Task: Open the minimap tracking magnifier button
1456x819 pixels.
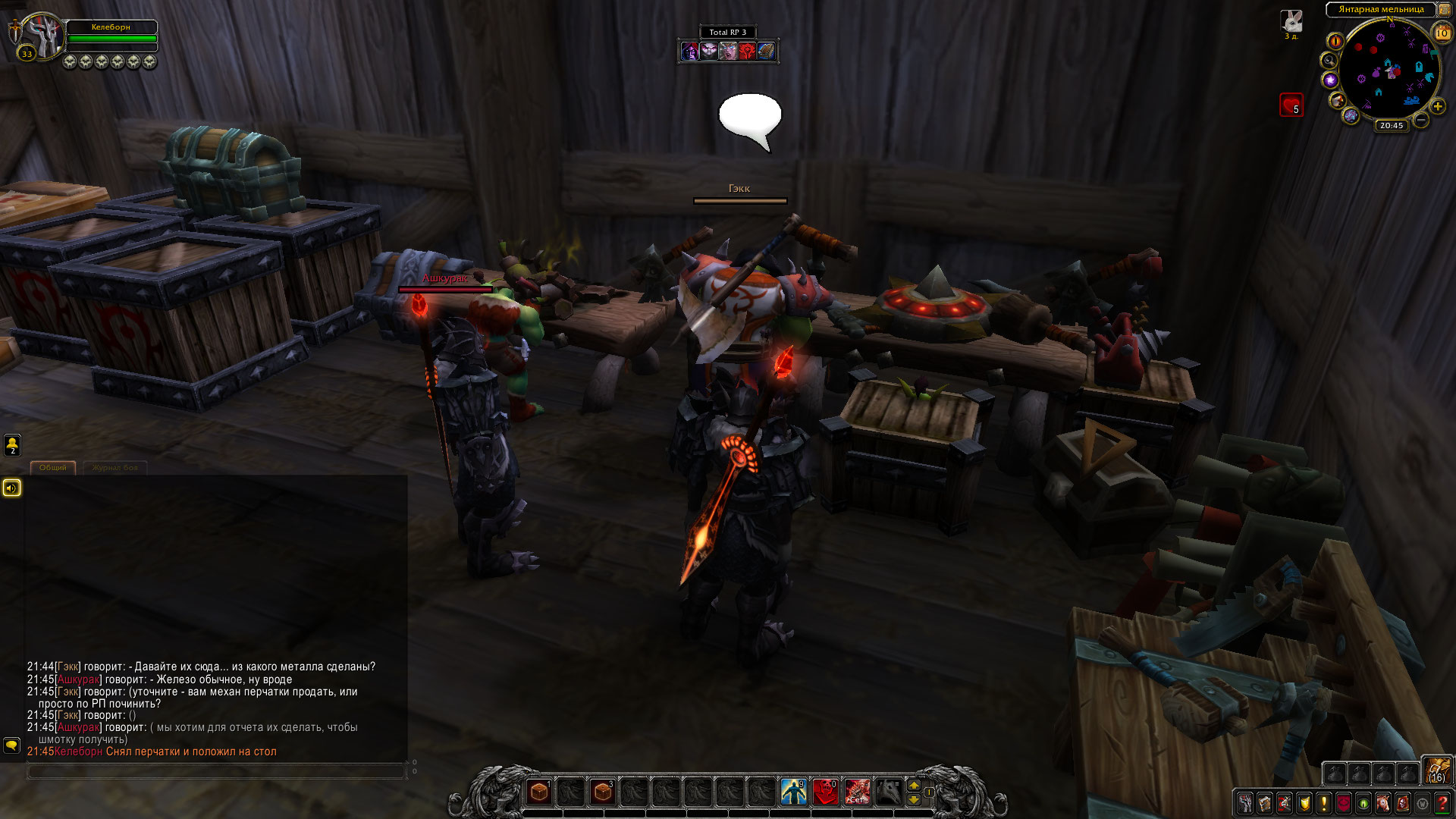Action: (1329, 61)
